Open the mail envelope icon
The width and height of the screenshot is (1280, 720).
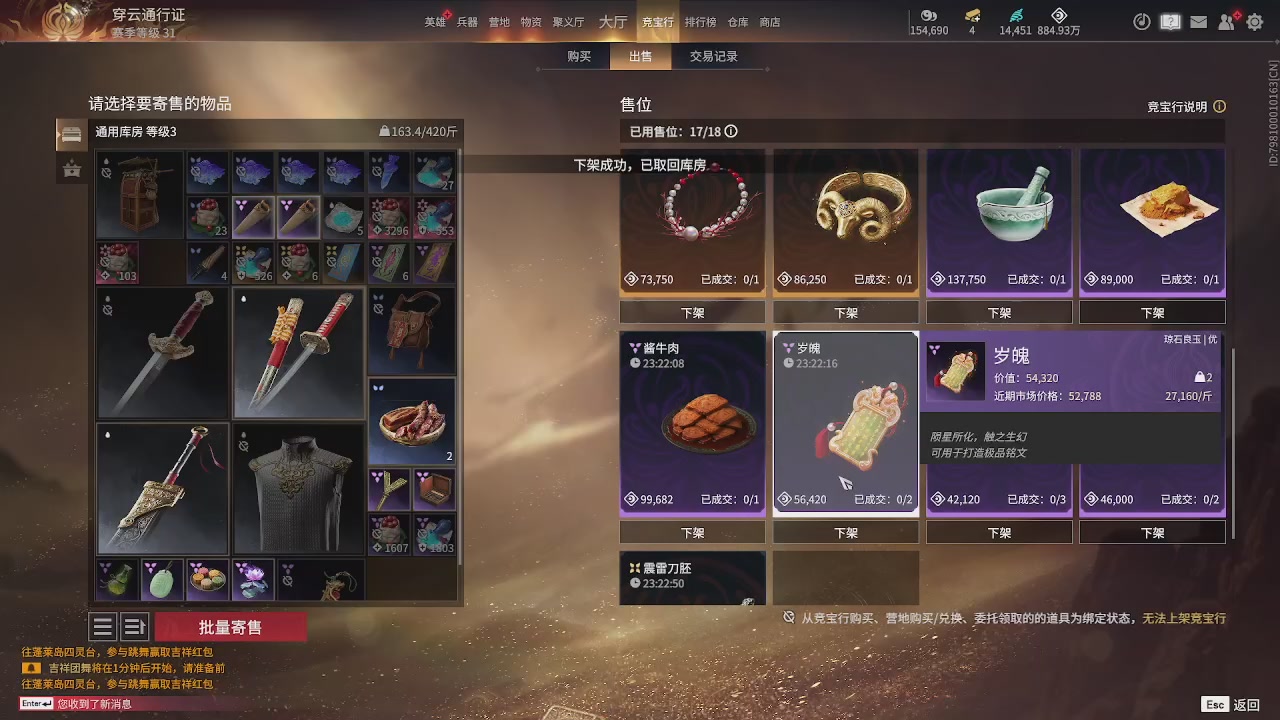pyautogui.click(x=1198, y=21)
